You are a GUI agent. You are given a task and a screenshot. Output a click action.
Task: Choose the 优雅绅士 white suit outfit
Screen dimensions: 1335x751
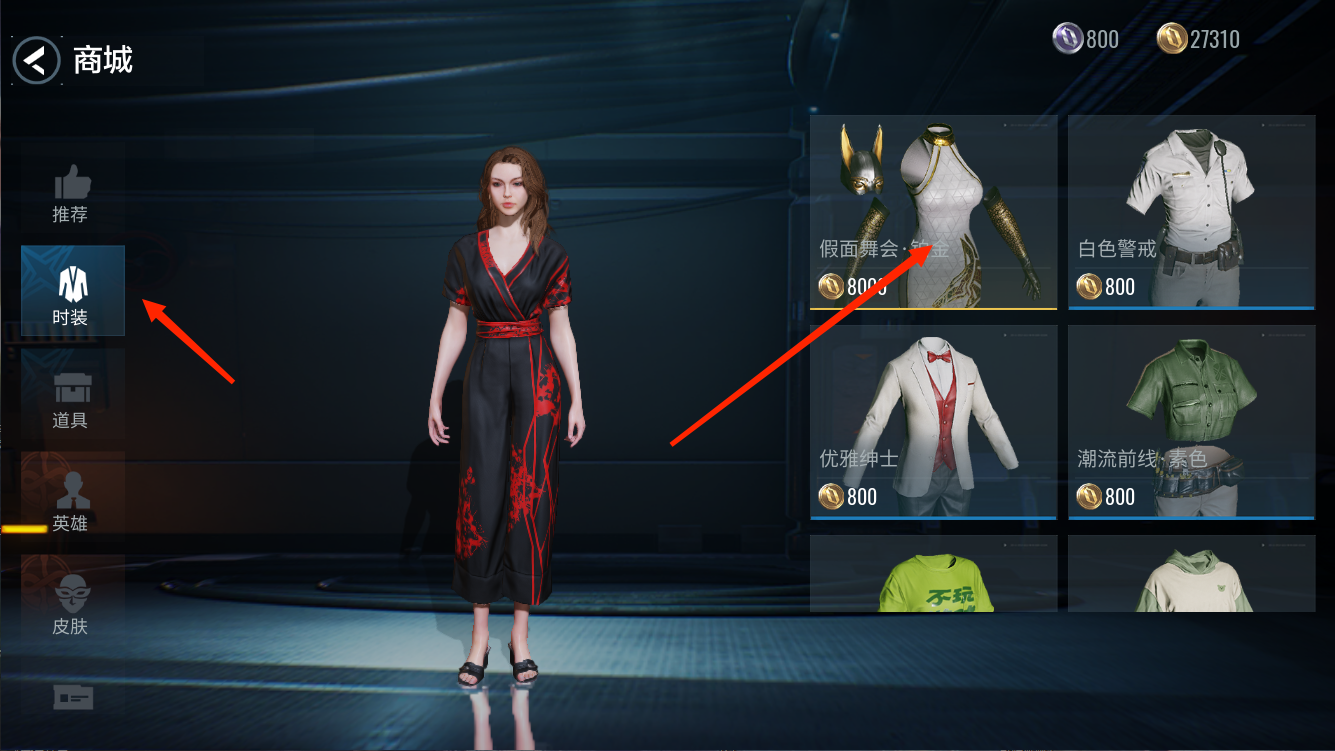(933, 421)
